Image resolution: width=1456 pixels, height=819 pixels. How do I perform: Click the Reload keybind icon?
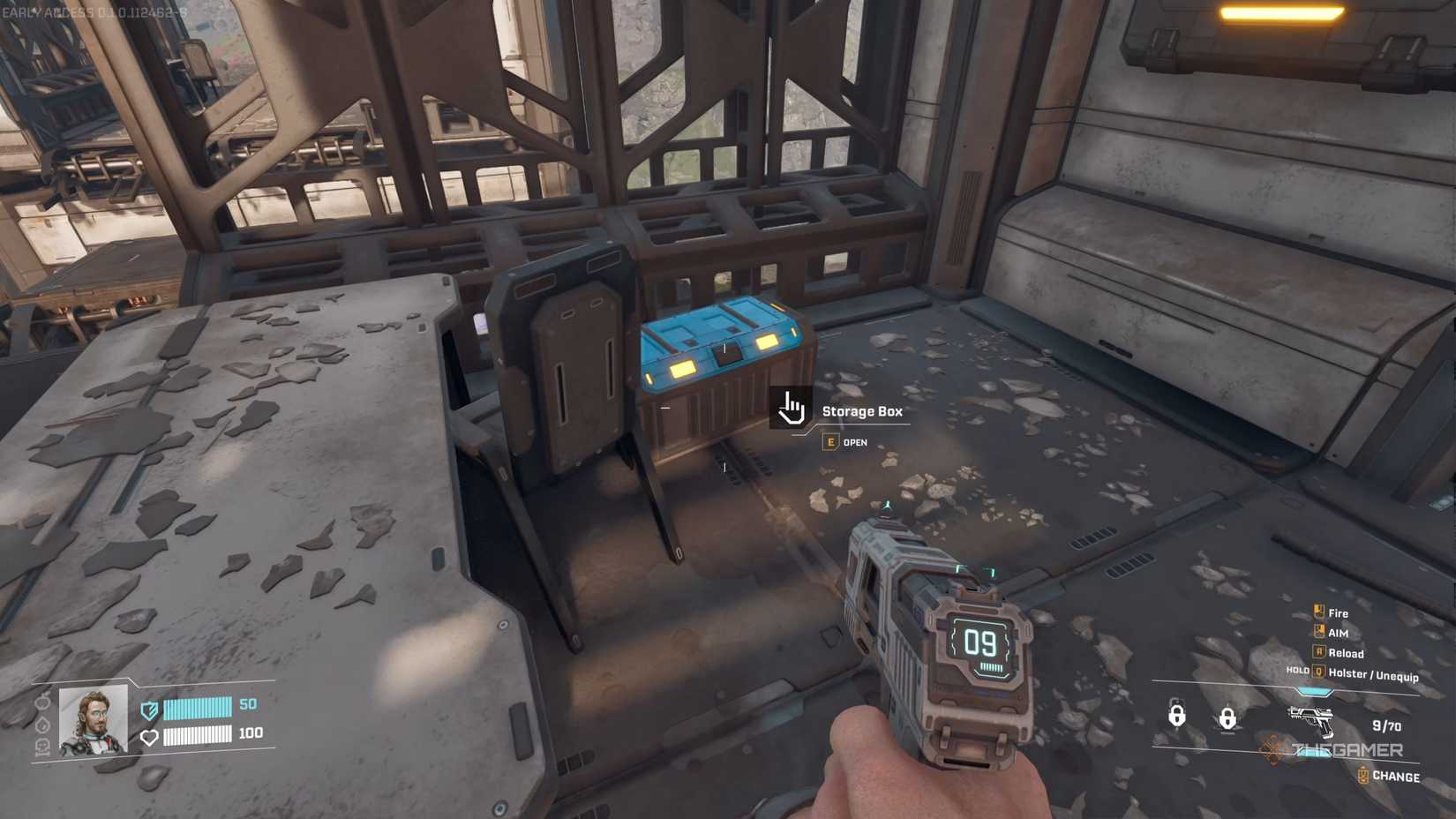coord(1318,651)
